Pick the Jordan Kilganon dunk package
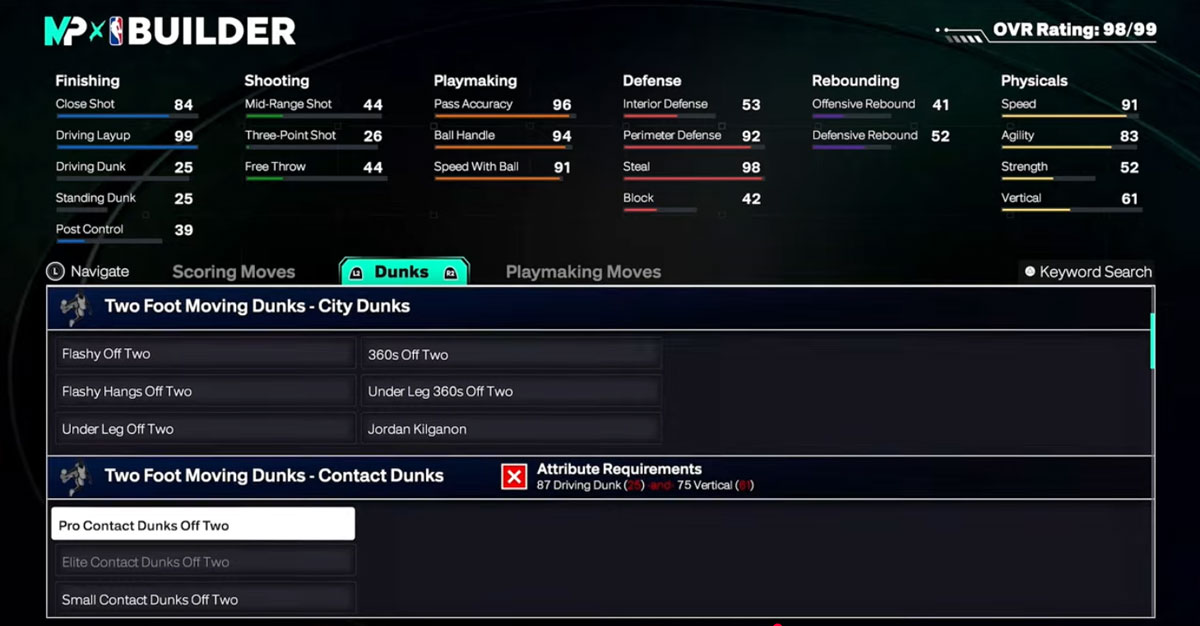 (x=510, y=429)
